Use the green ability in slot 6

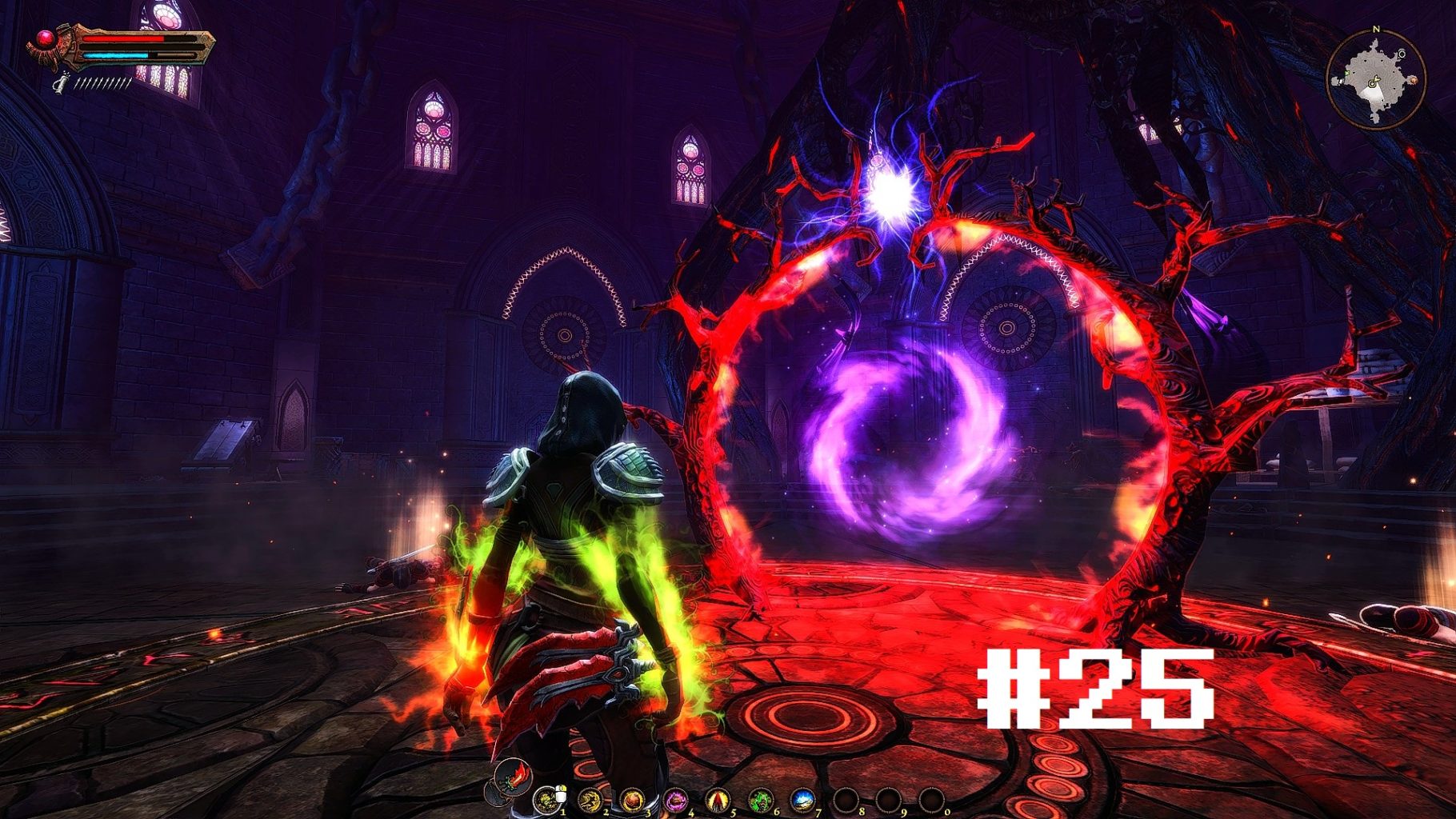[x=760, y=799]
